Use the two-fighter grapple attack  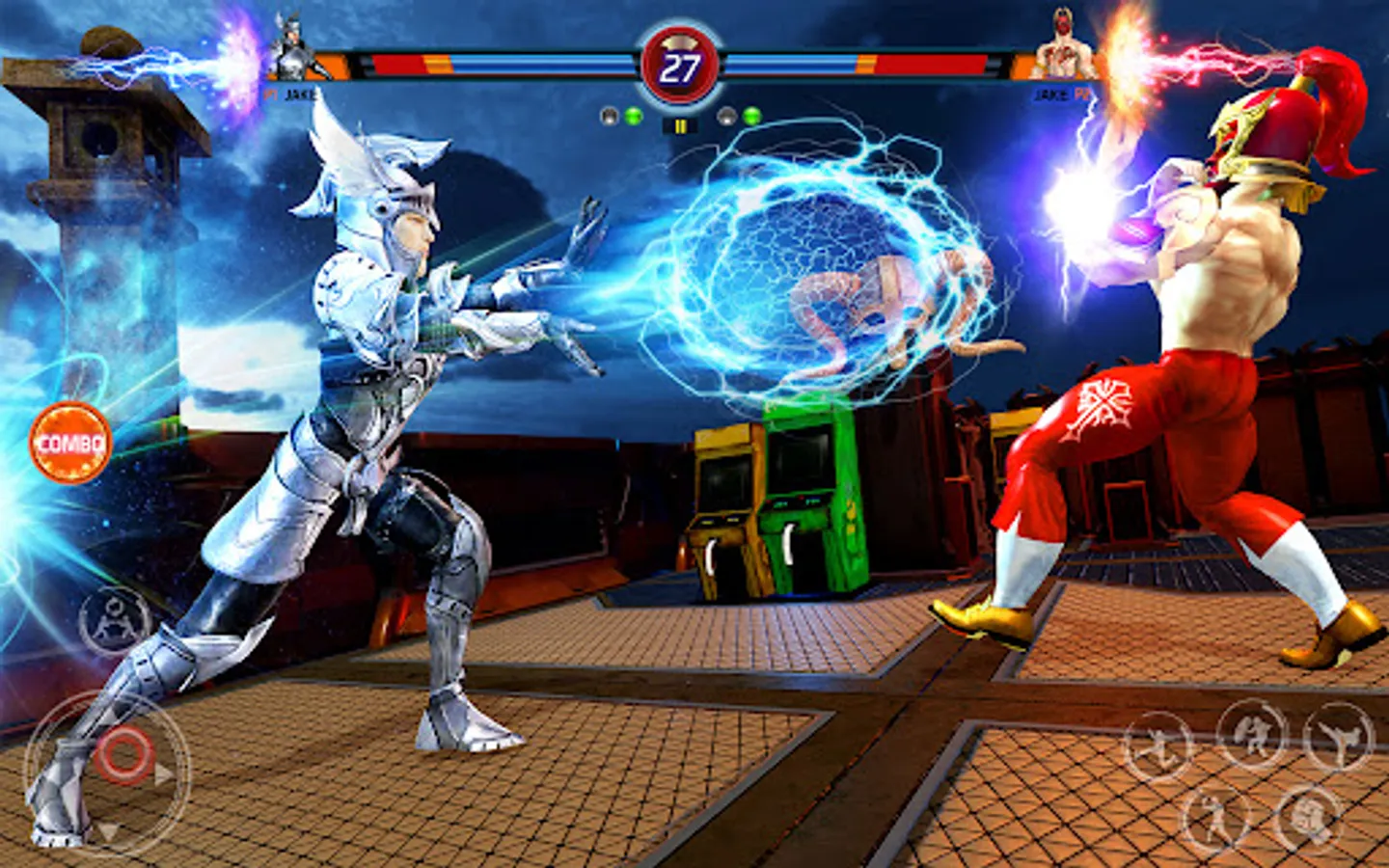tap(1251, 735)
